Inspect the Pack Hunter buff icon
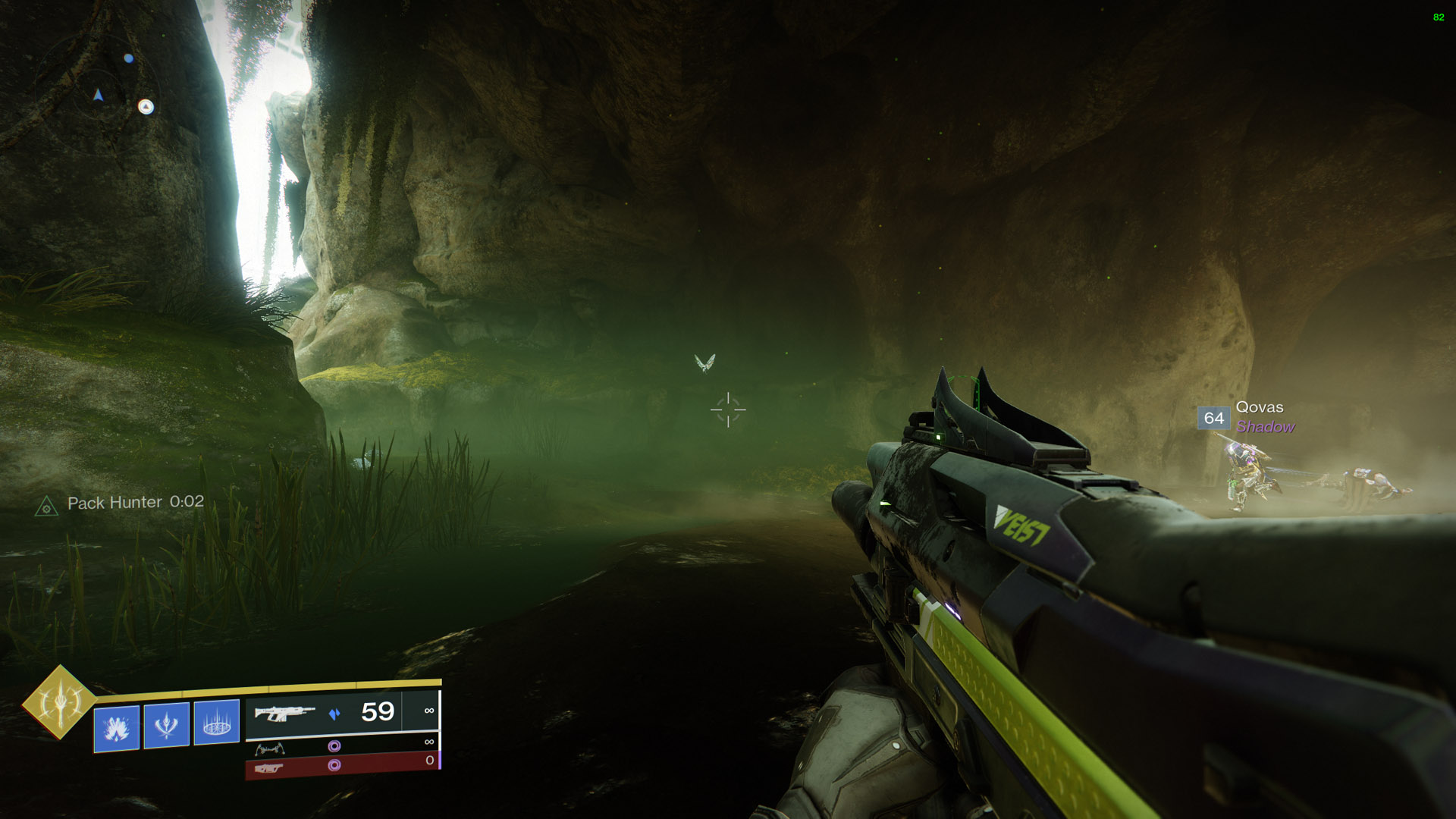The image size is (1456, 819). 46,506
